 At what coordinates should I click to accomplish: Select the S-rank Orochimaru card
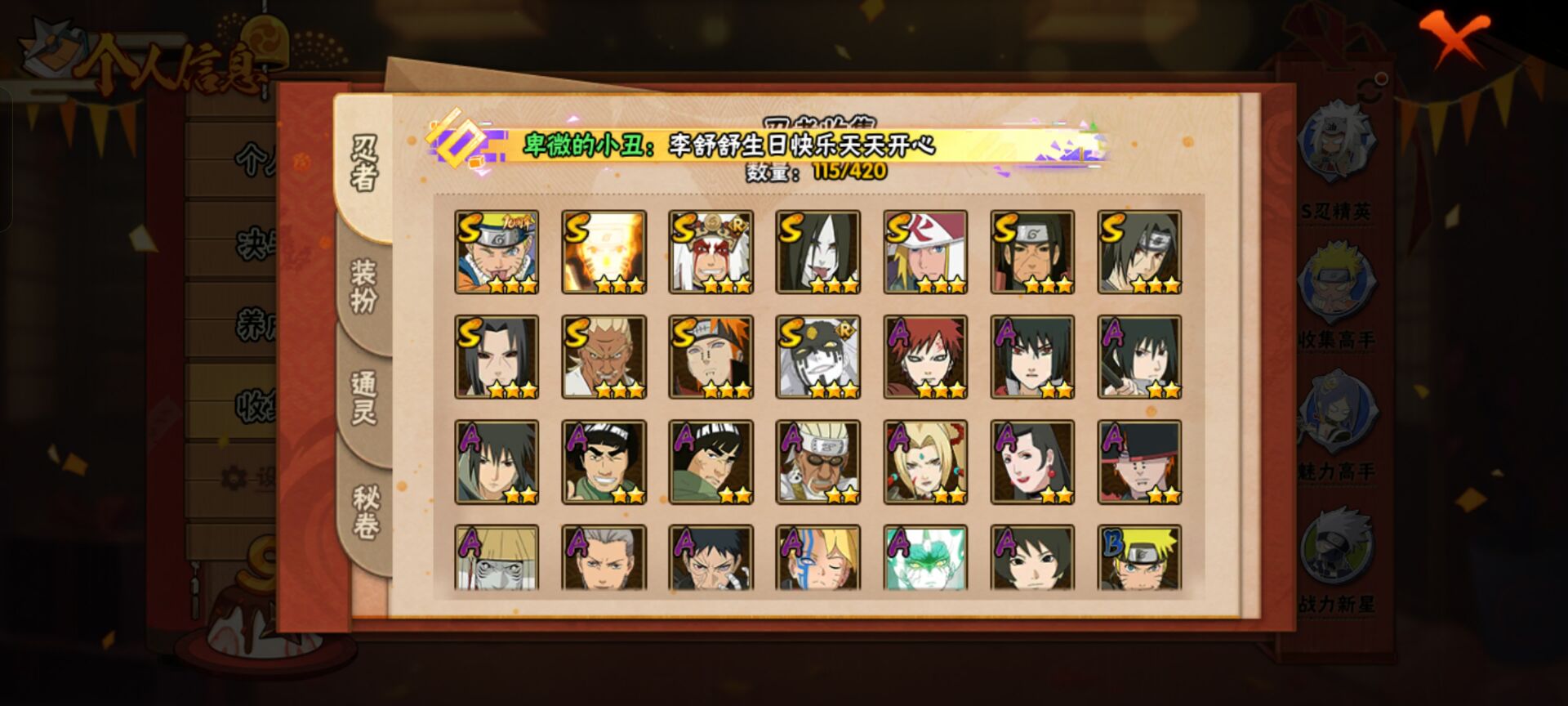(x=817, y=252)
